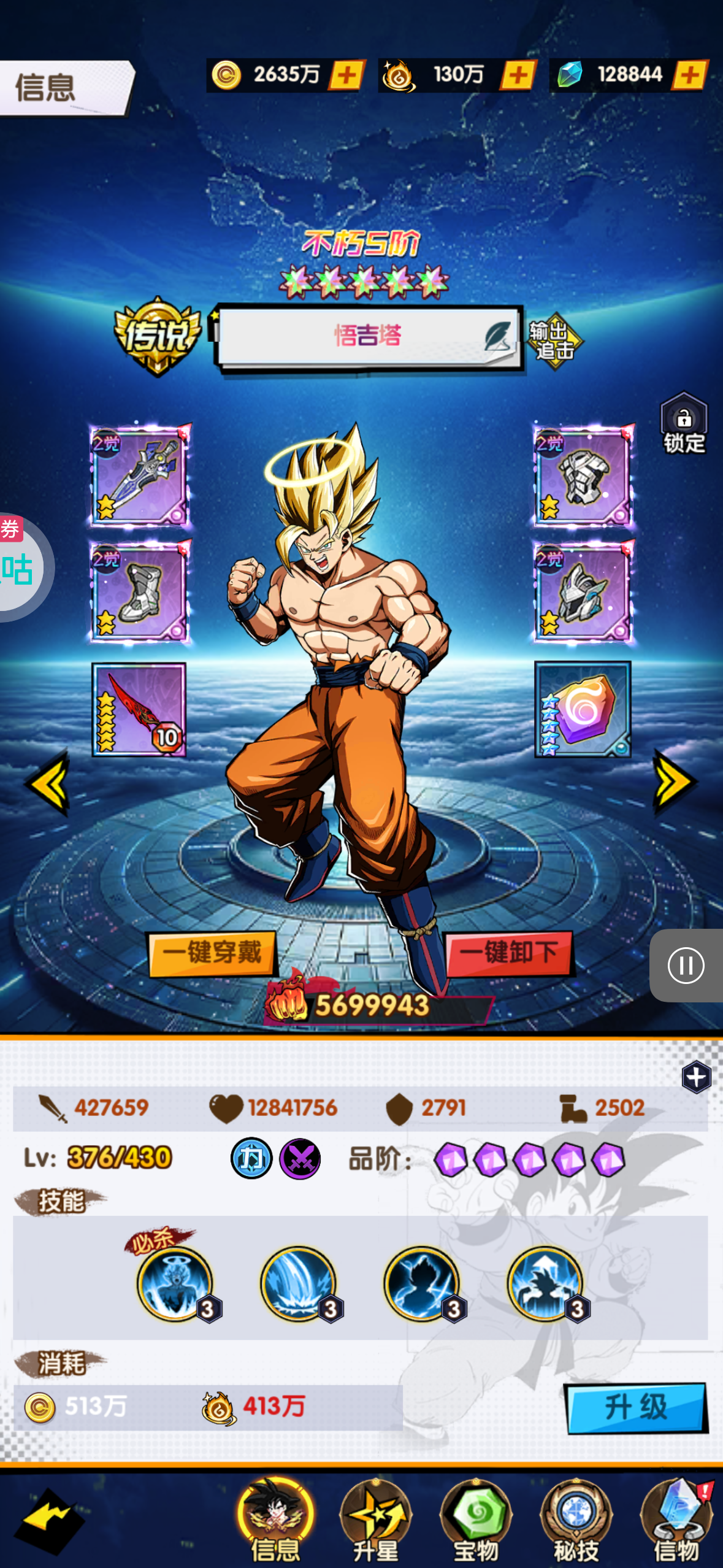This screenshot has height=1568, width=723.
Task: Unequip all gear with 一键卸下
Action: [x=509, y=953]
